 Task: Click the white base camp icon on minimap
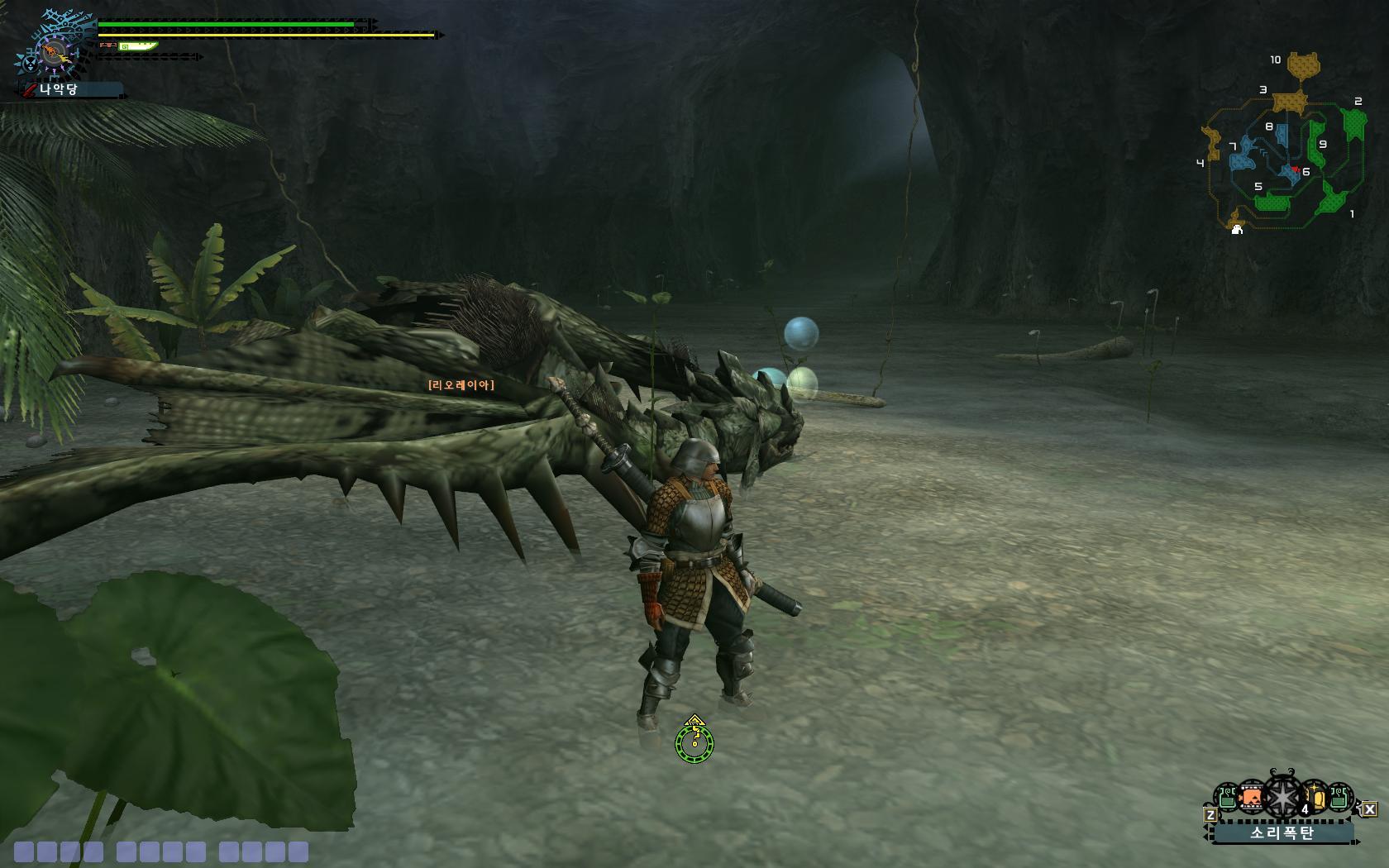click(1237, 229)
